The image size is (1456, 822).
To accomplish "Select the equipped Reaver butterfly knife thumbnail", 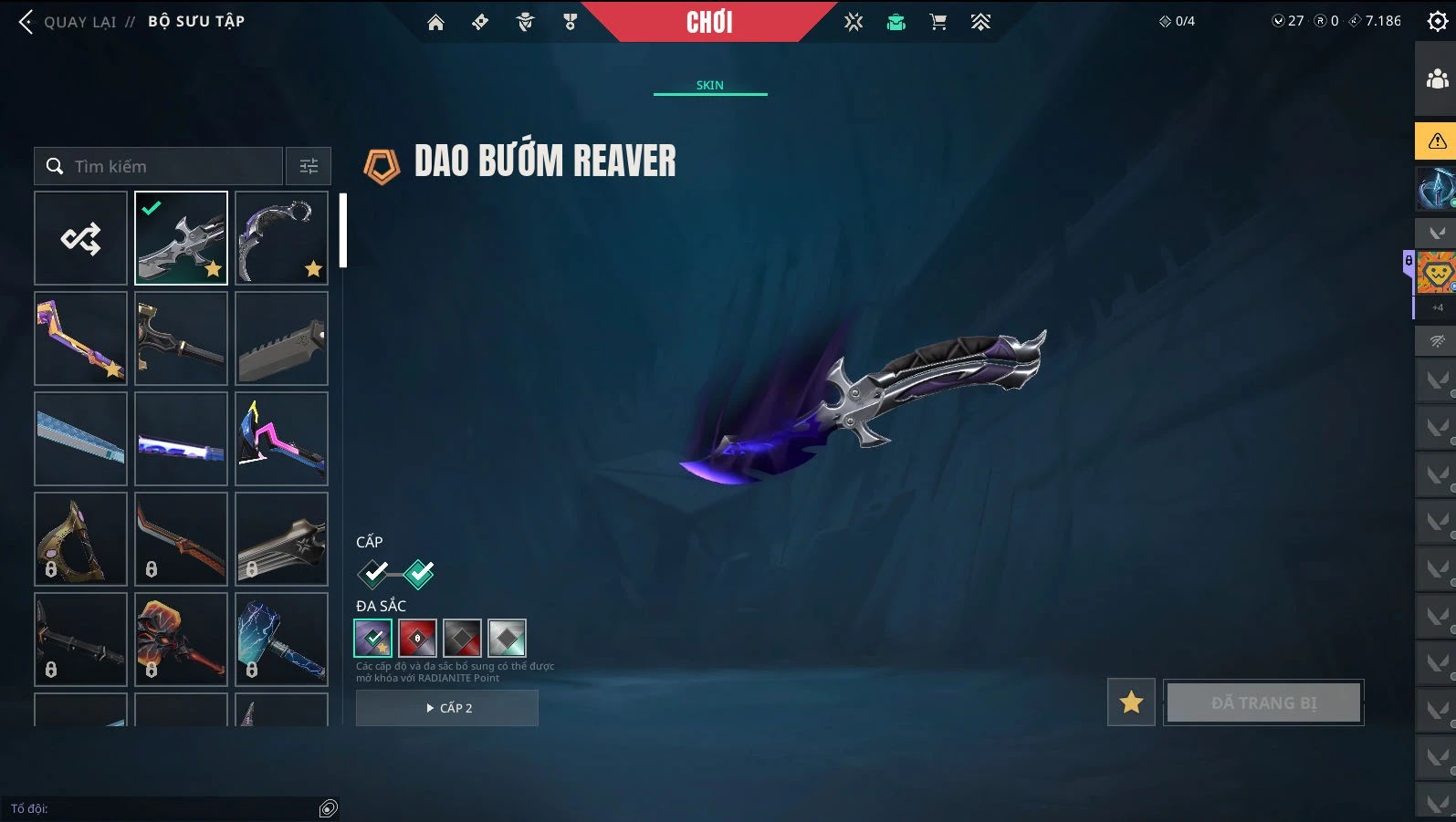I will pyautogui.click(x=181, y=238).
